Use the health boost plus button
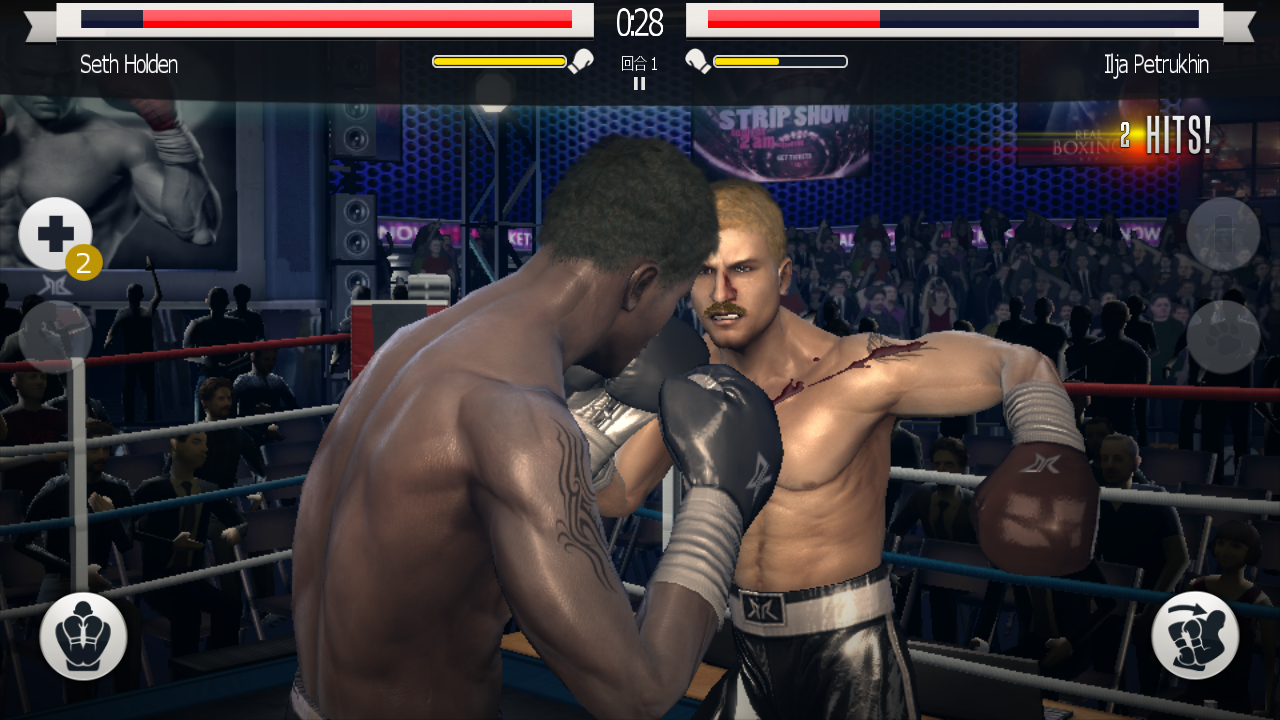Screen dimensions: 1280x720 (55, 234)
